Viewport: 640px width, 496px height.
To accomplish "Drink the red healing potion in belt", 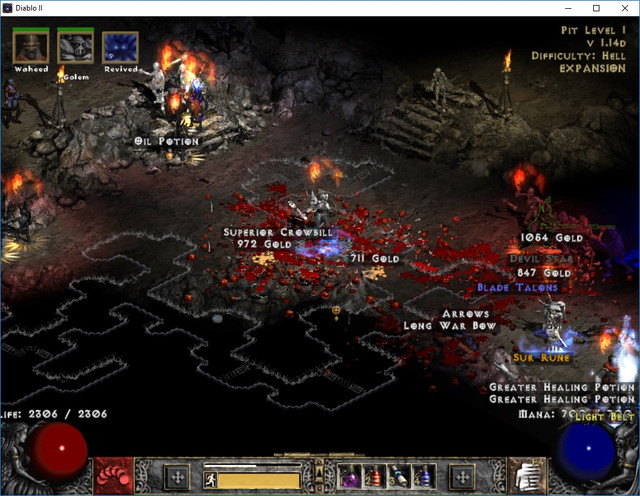I will 374,476.
